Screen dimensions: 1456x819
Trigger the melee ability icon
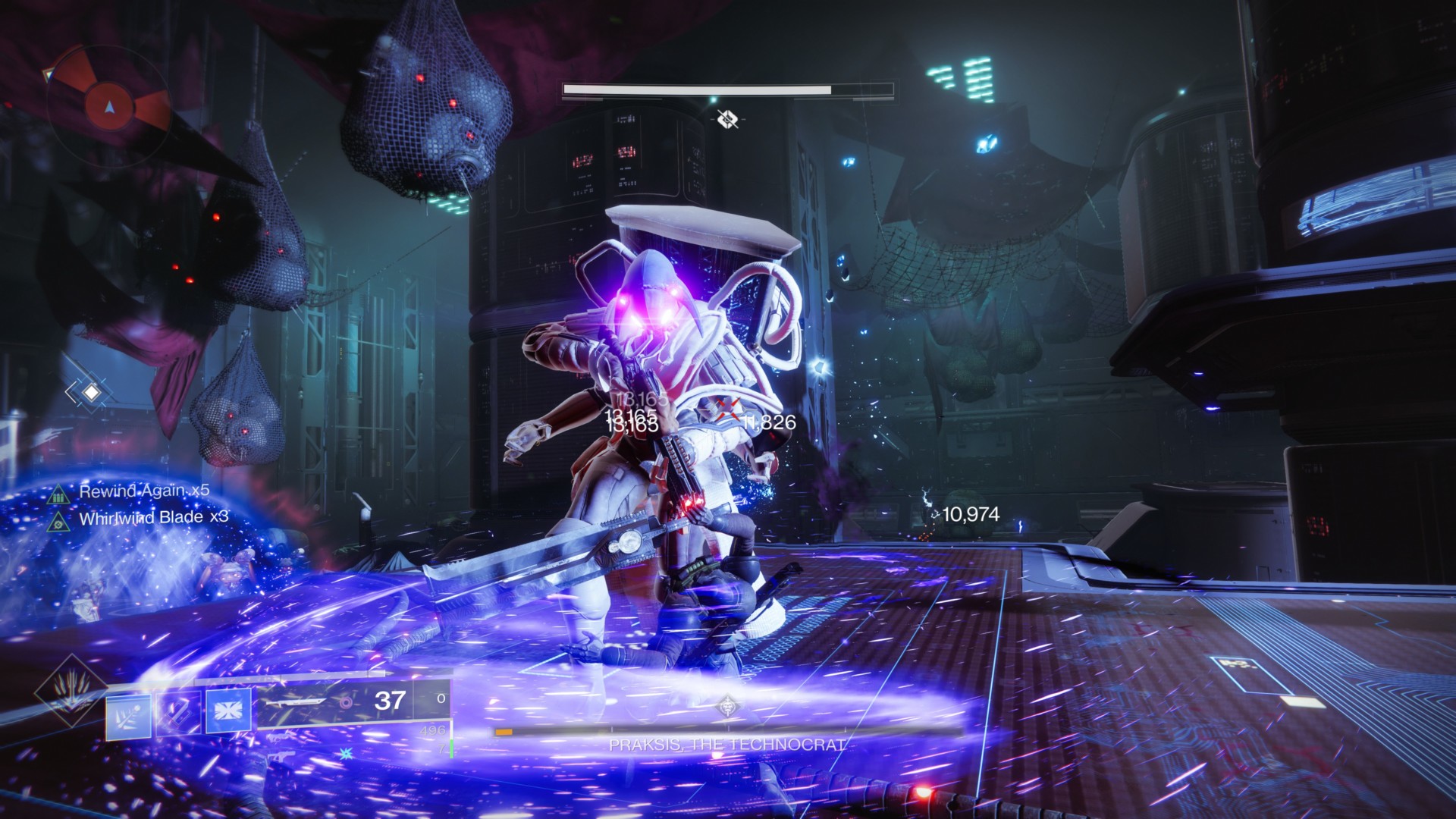click(177, 712)
